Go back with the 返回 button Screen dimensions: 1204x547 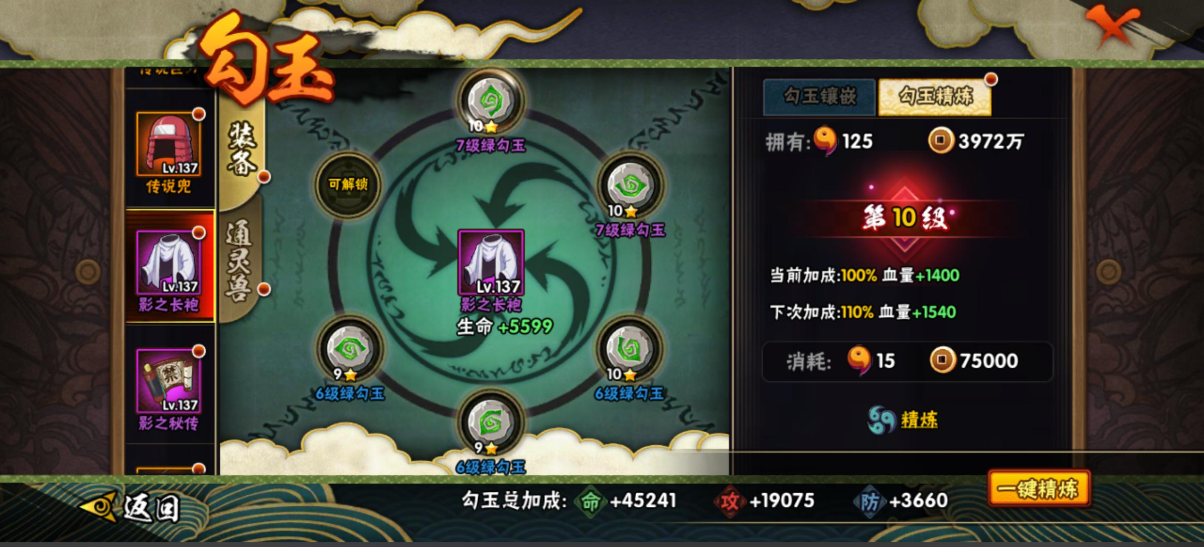pyautogui.click(x=132, y=507)
